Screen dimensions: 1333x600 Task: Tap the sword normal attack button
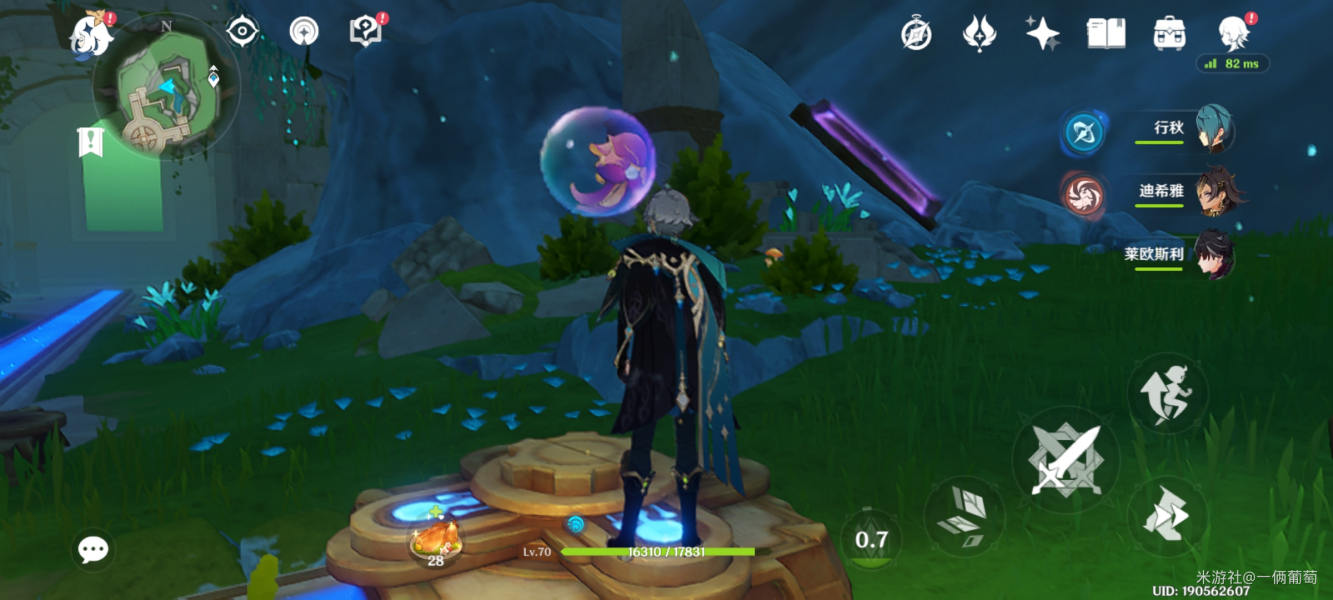(1065, 461)
